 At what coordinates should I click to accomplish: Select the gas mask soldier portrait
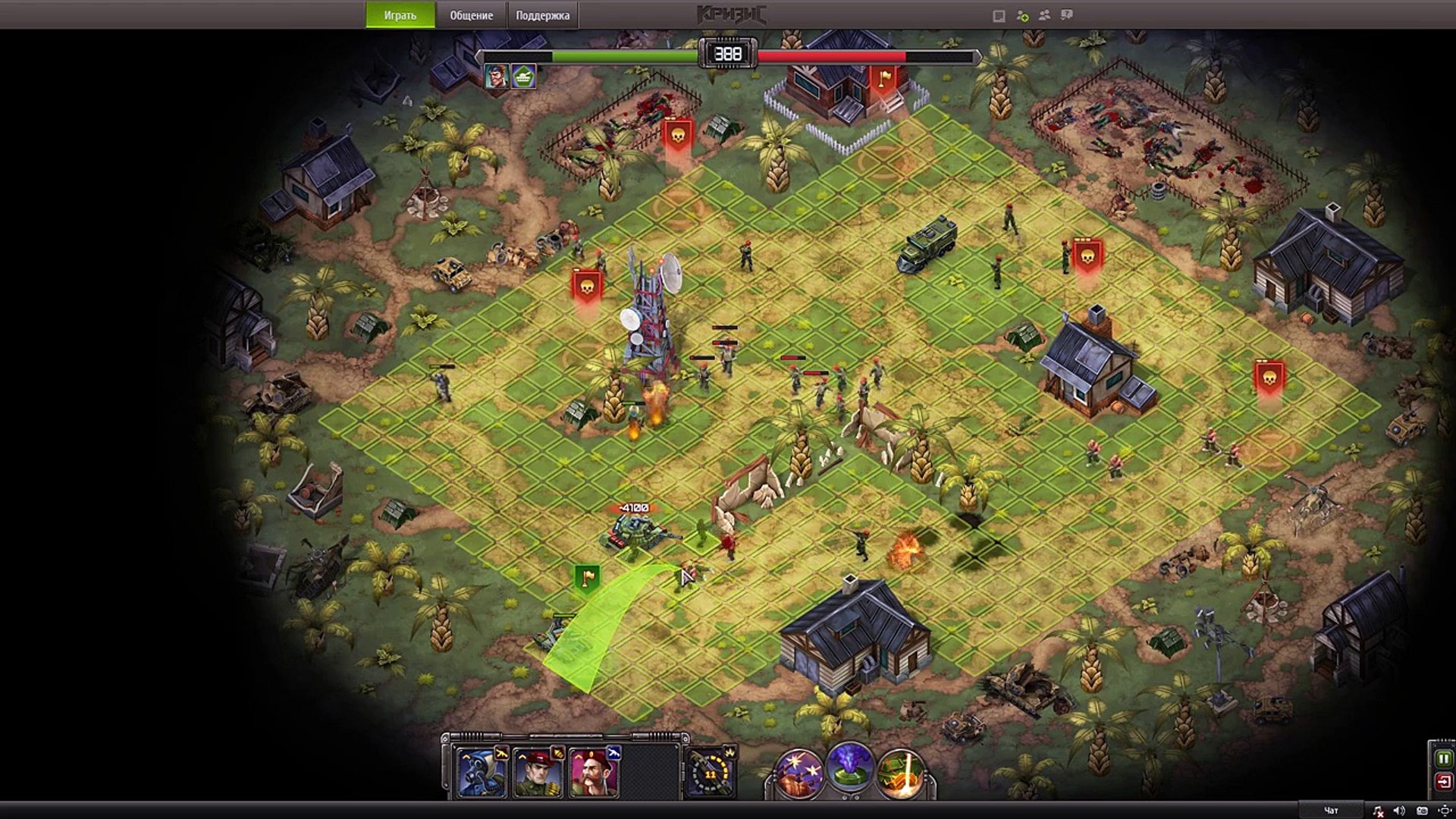[x=482, y=772]
